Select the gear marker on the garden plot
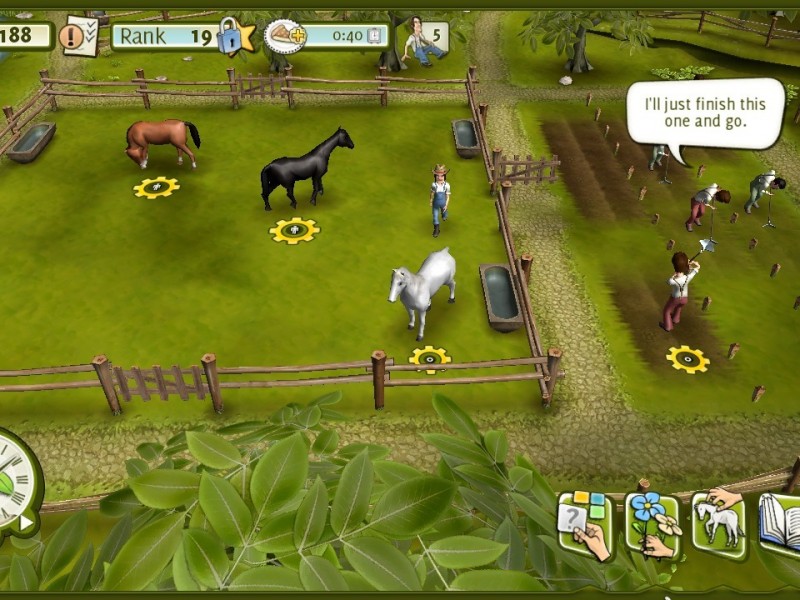This screenshot has height=600, width=800. click(x=687, y=359)
